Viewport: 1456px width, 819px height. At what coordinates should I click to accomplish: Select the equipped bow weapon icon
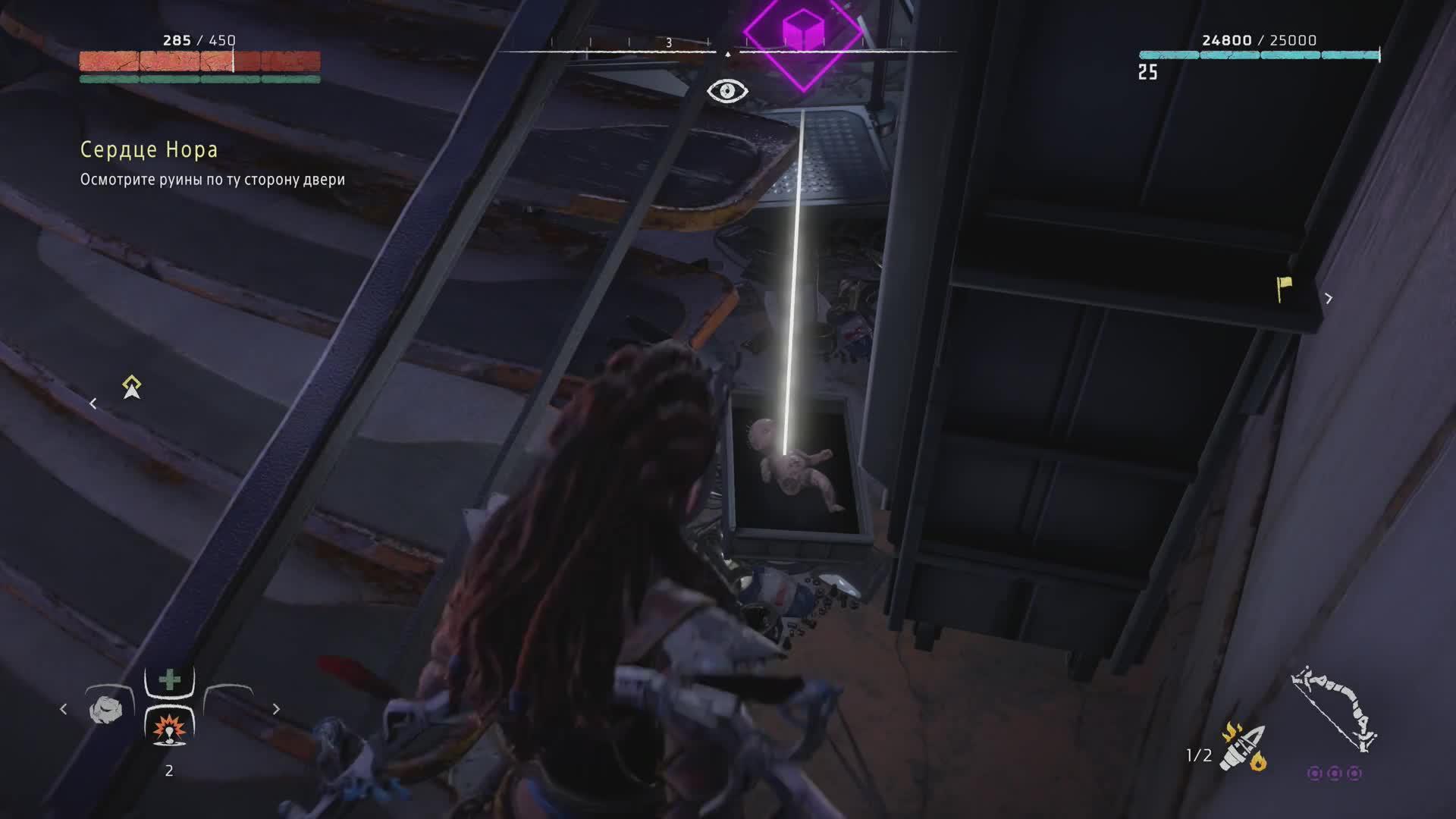pyautogui.click(x=1335, y=709)
